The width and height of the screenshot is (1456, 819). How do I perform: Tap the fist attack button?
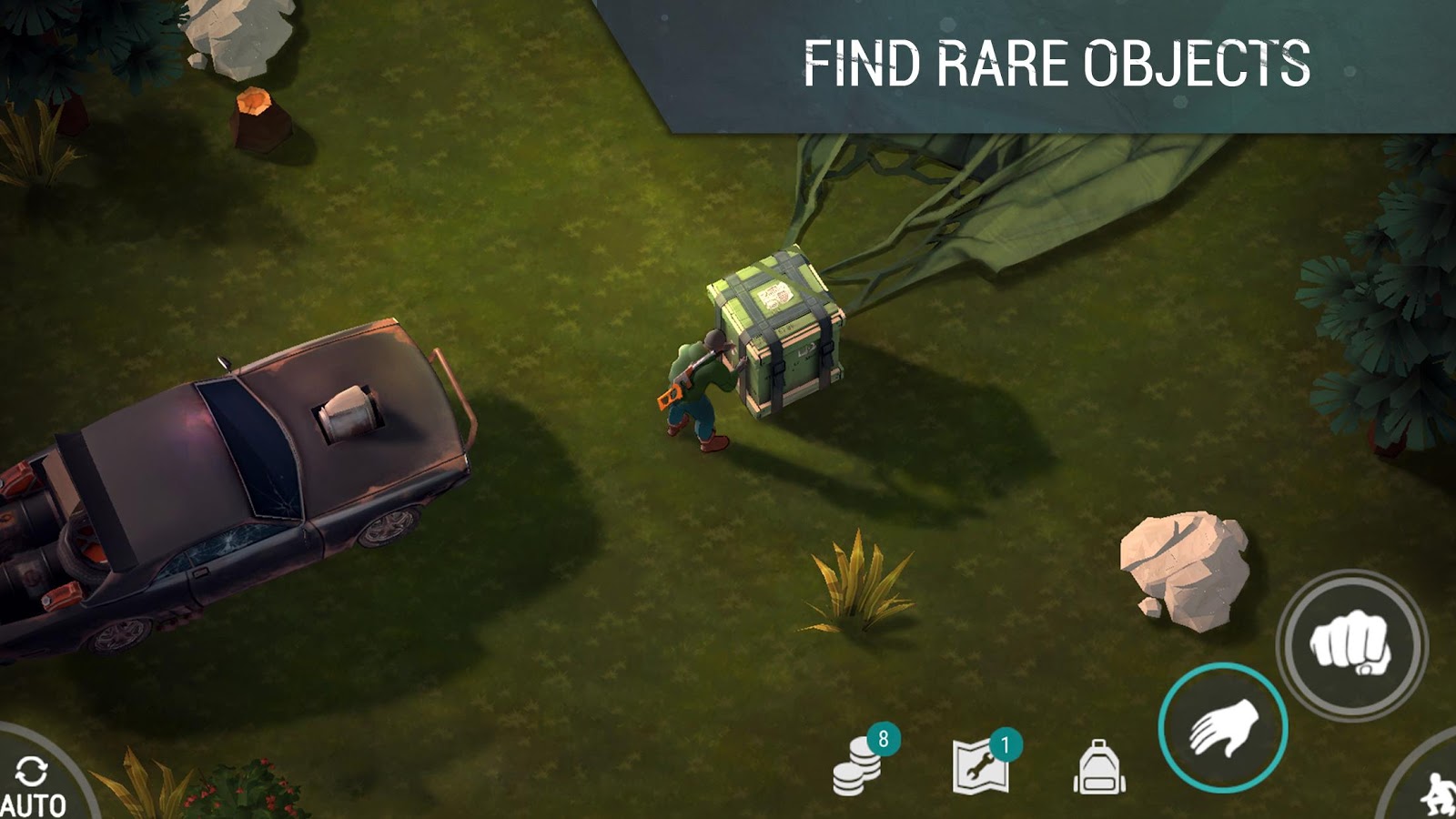coord(1351,644)
